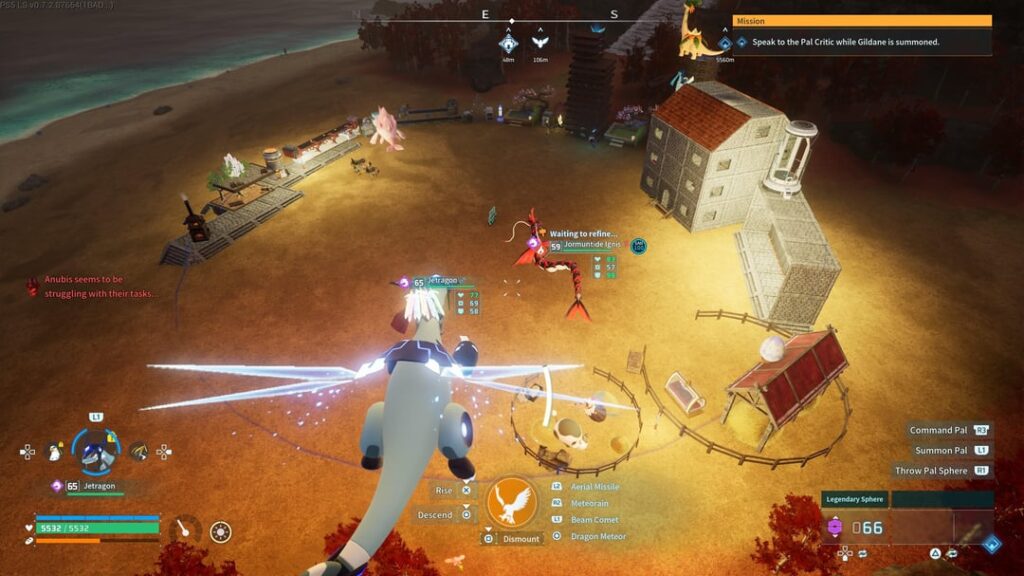Choose the Beam Comet skill
1024x576 pixels.
[592, 520]
